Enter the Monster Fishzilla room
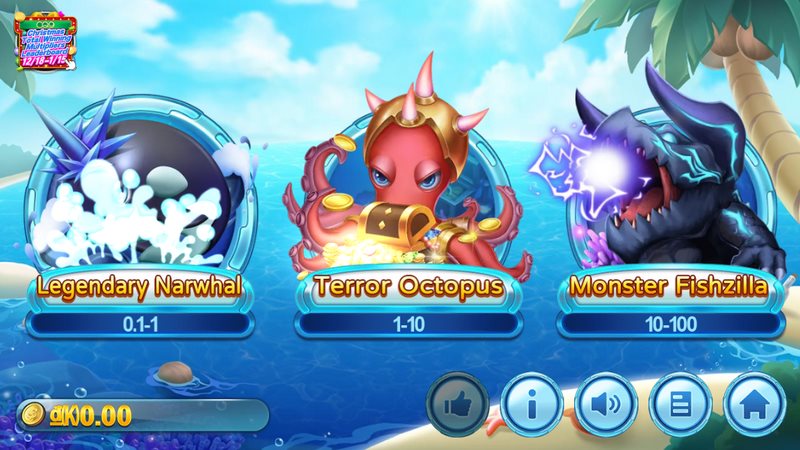The image size is (800, 450). 668,200
